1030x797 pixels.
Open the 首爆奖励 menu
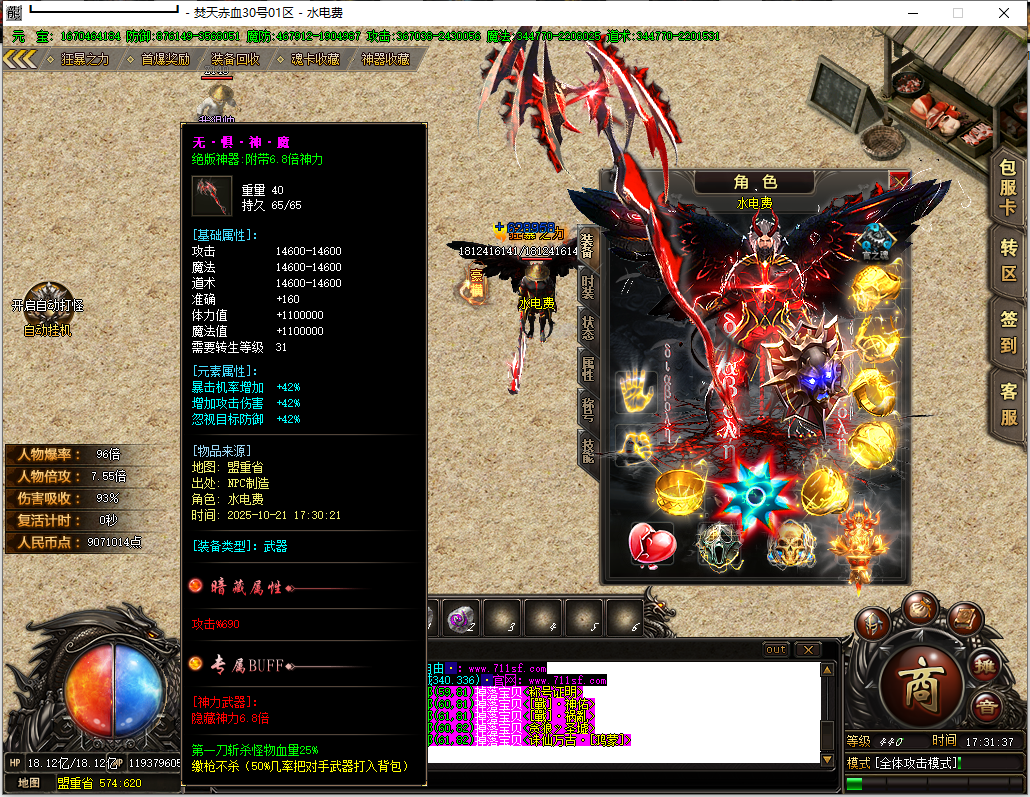coord(163,59)
